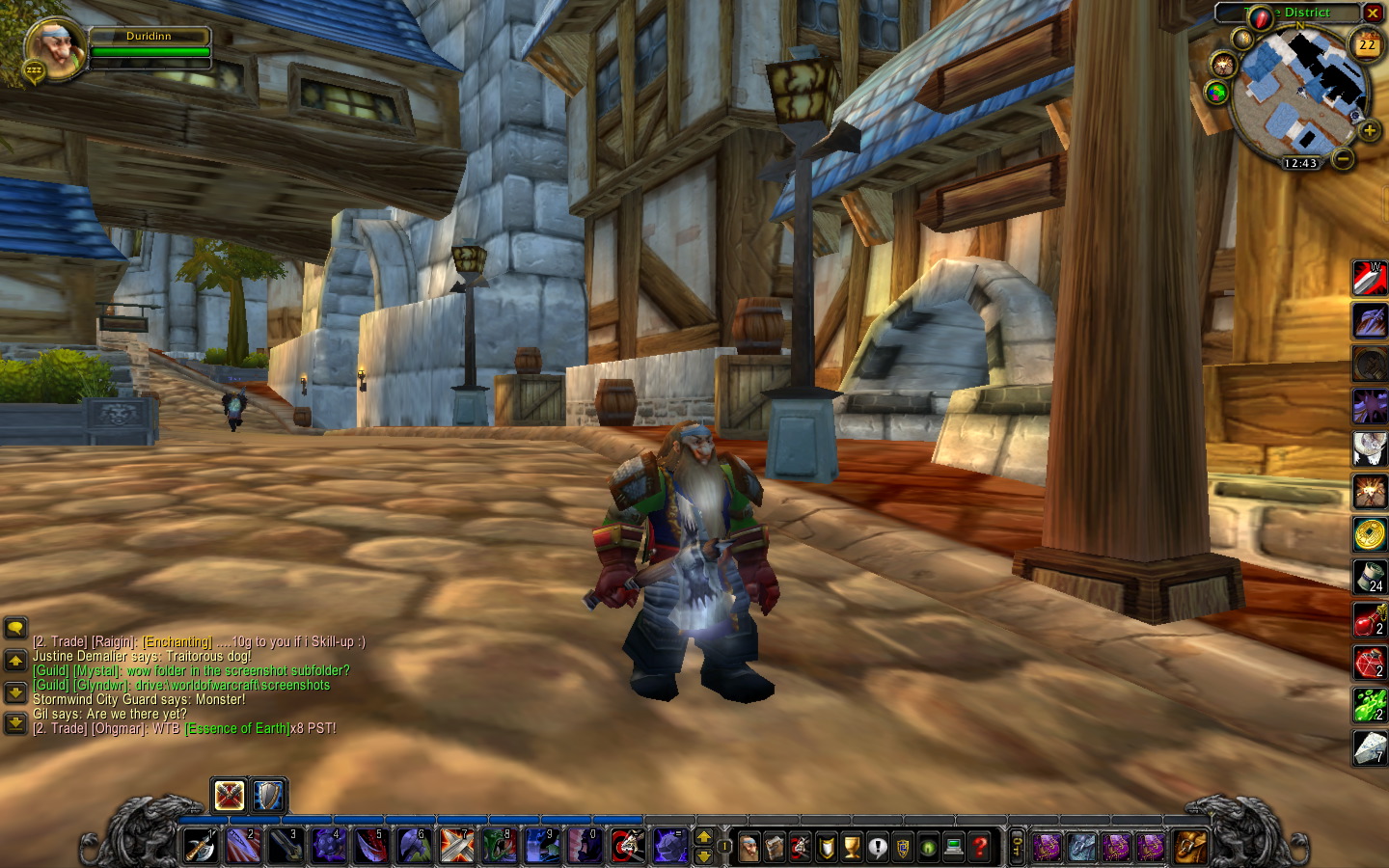The width and height of the screenshot is (1389, 868).
Task: Open the red question mark help button
Action: (980, 847)
